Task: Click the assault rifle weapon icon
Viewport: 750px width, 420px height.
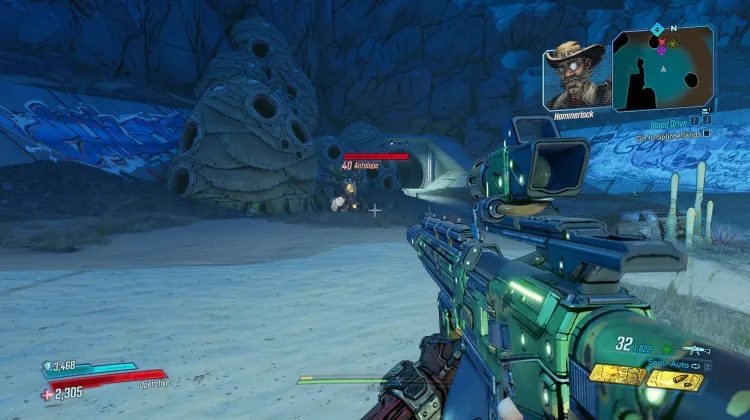Action: tap(692, 350)
